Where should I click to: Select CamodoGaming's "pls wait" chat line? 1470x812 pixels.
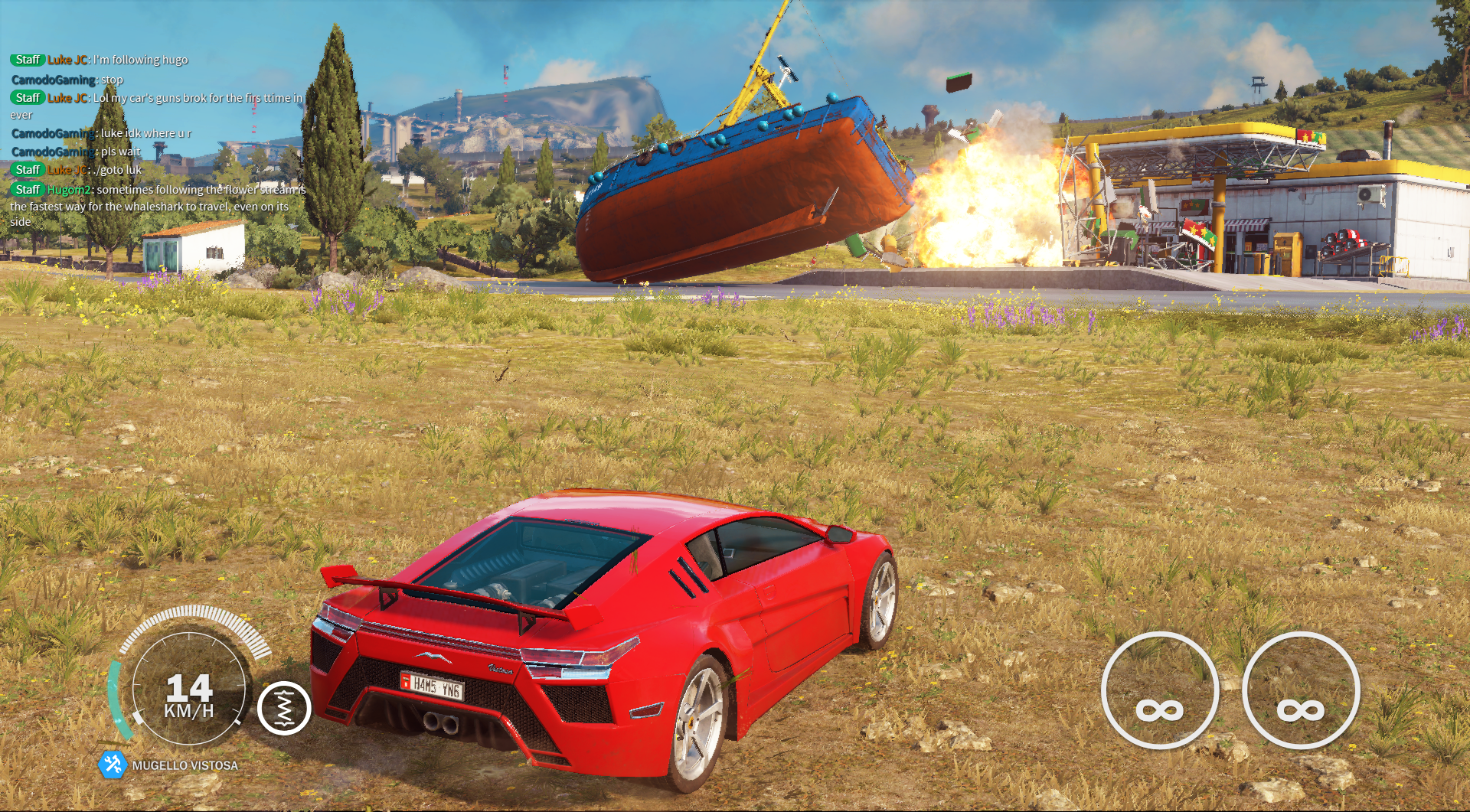pos(77,152)
